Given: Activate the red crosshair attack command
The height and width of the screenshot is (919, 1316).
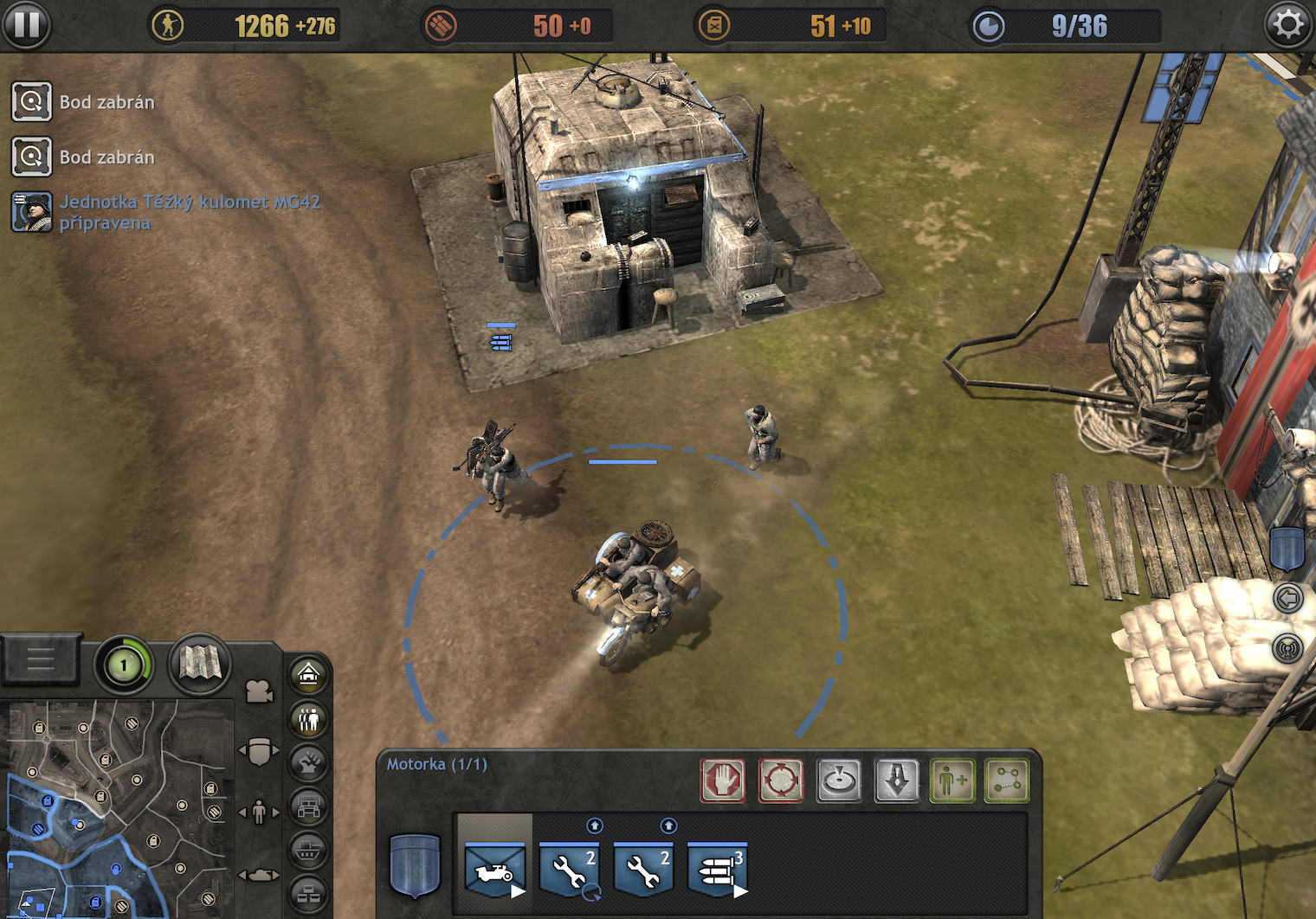Looking at the screenshot, I should [781, 781].
